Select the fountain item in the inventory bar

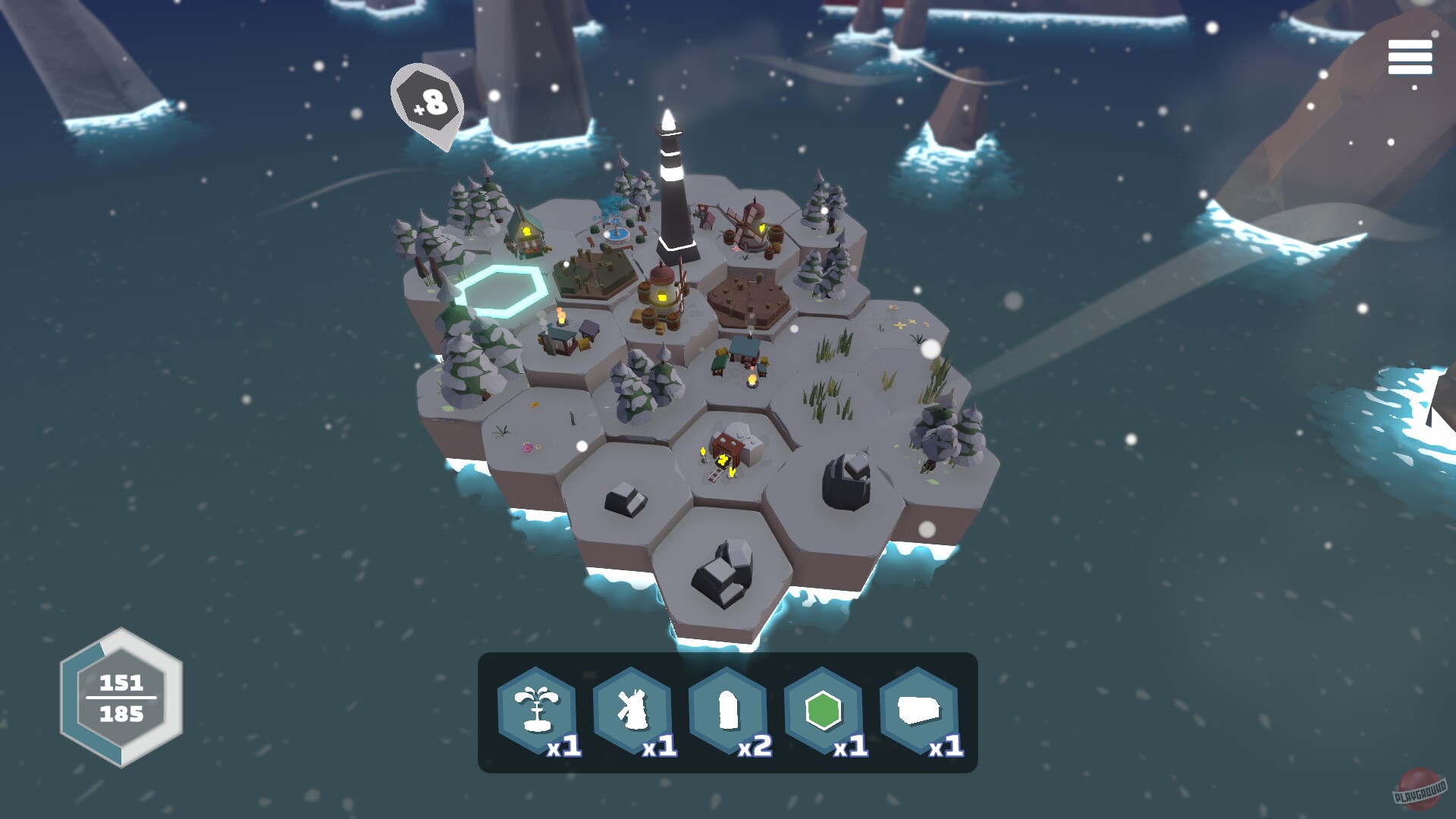[x=540, y=709]
